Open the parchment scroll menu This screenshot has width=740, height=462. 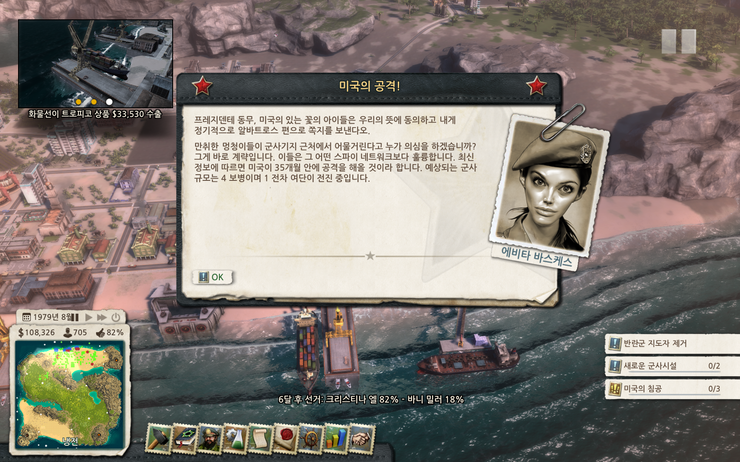[260, 437]
